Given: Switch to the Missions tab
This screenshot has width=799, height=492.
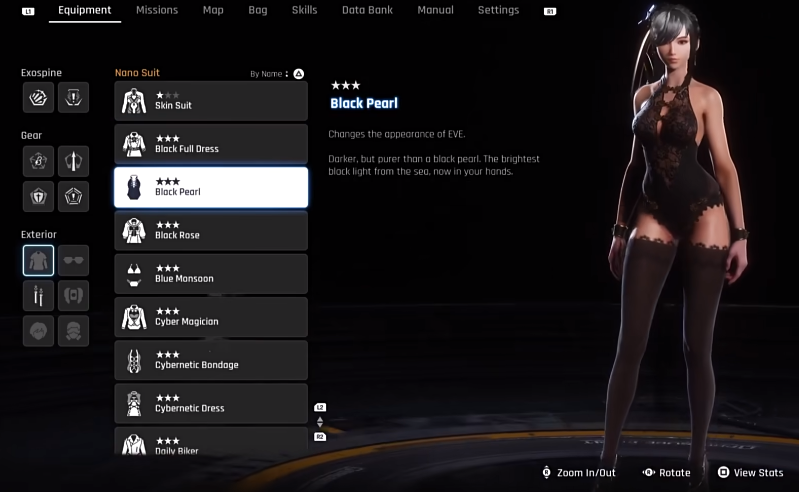Looking at the screenshot, I should pos(156,10).
